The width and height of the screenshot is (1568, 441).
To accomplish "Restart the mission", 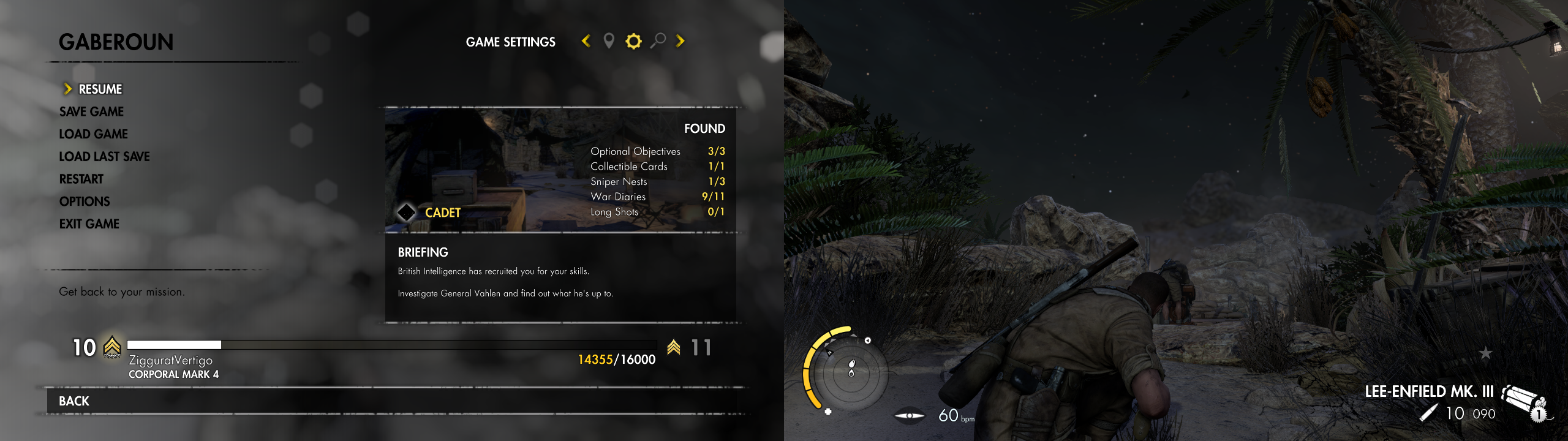I will click(81, 179).
